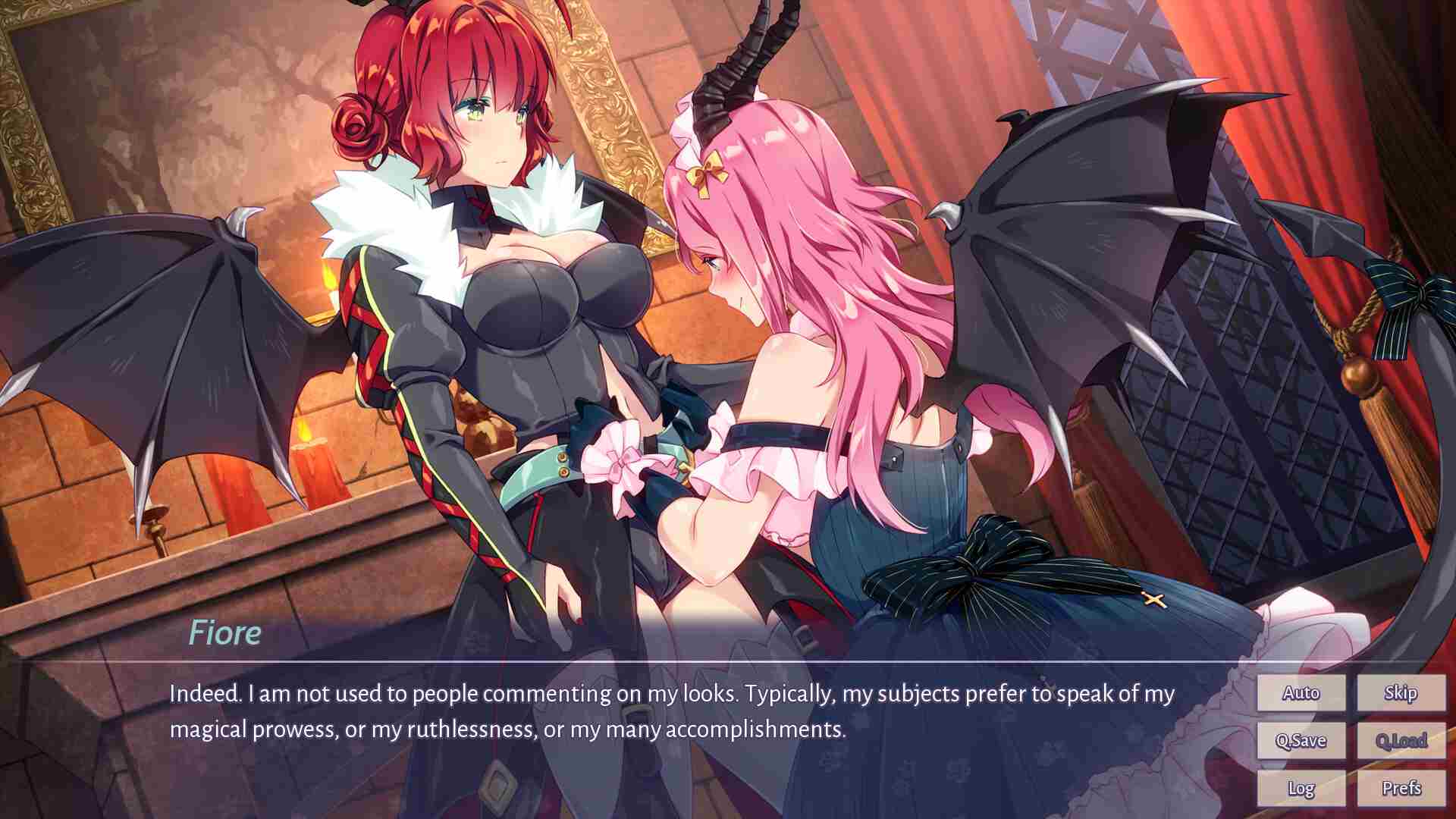Click Fiore's name plate above the textbox
This screenshot has height=819, width=1456.
(x=225, y=632)
